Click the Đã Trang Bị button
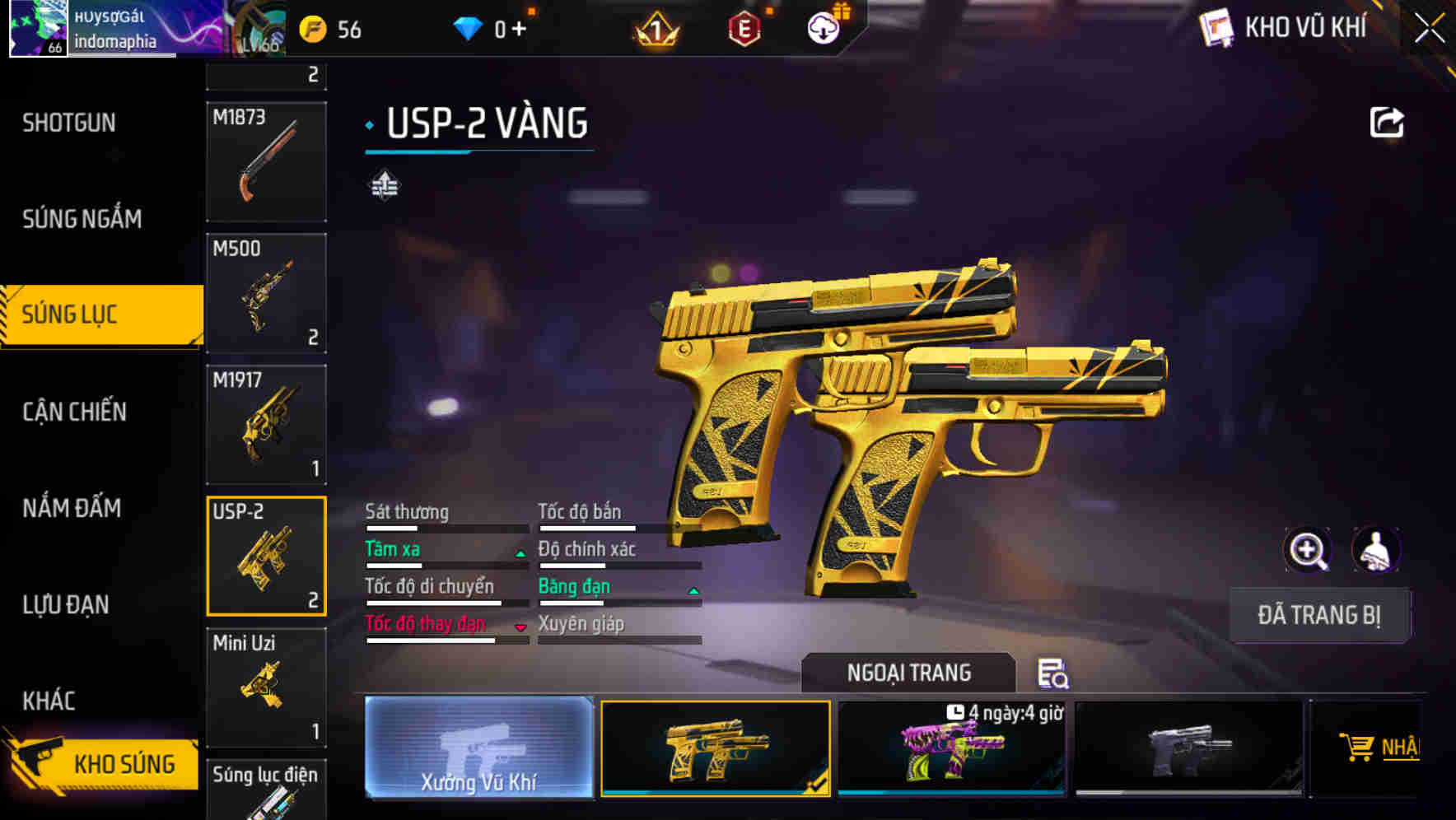Viewport: 1456px width, 820px height. pyautogui.click(x=1319, y=615)
